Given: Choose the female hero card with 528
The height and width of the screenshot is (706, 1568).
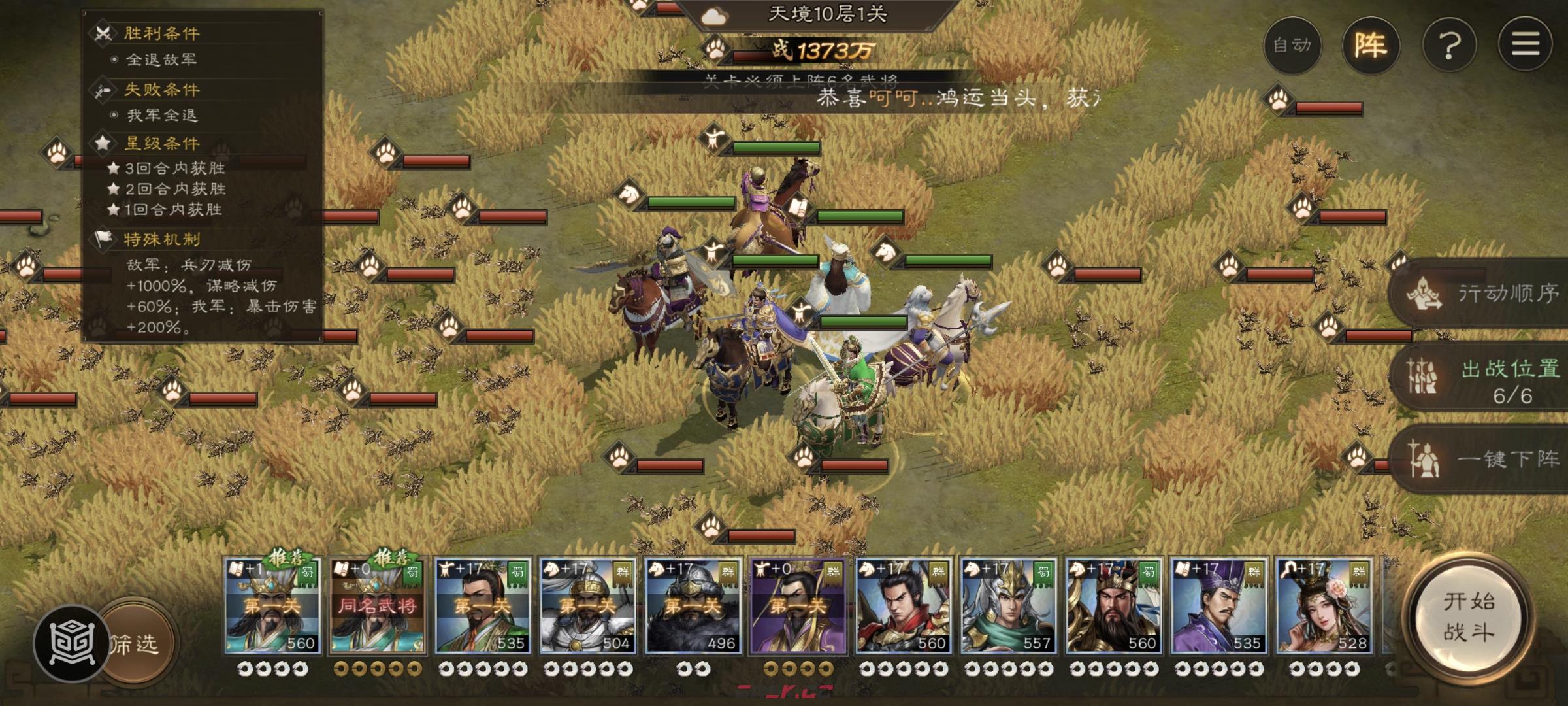Looking at the screenshot, I should coord(1324,606).
